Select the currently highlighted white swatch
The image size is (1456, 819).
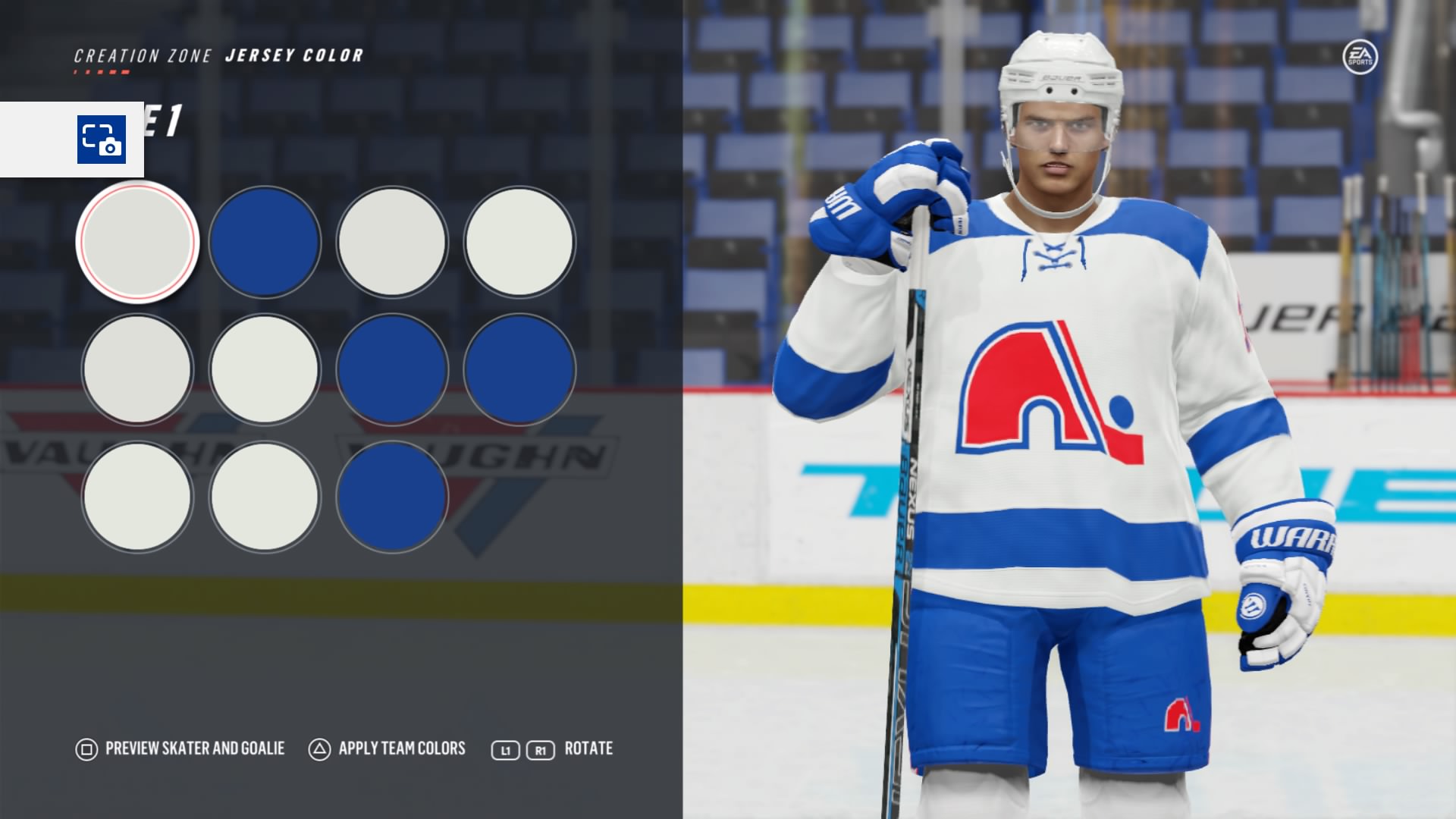tap(137, 243)
